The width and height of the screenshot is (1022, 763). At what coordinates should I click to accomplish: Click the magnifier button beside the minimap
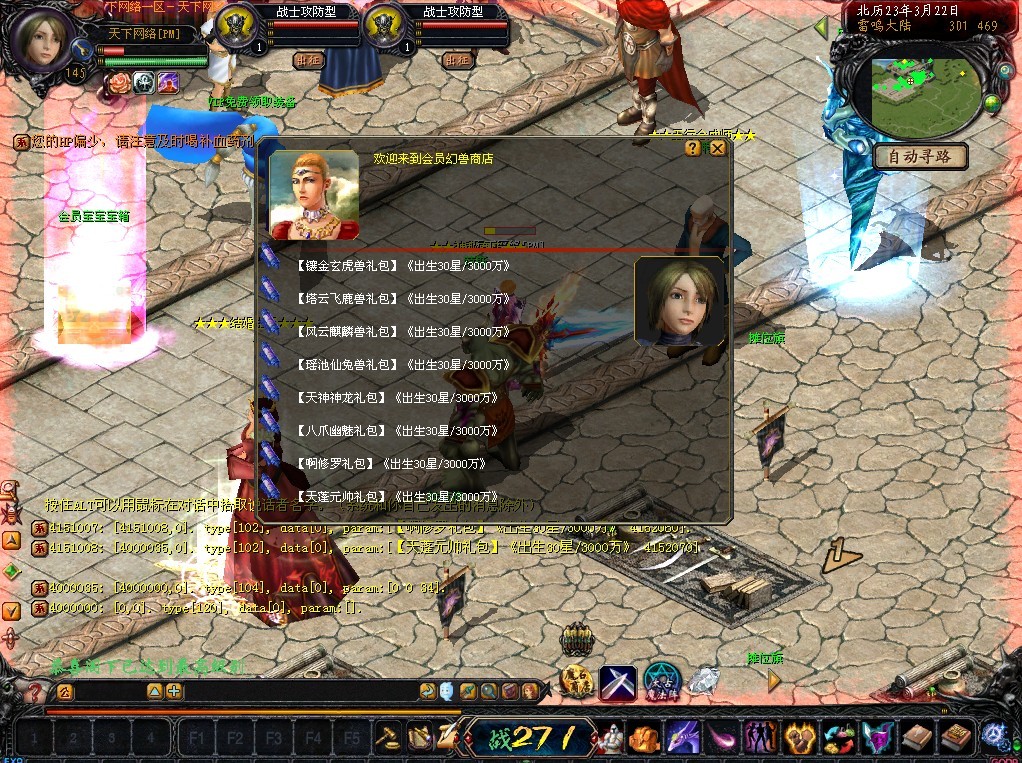[1002, 72]
